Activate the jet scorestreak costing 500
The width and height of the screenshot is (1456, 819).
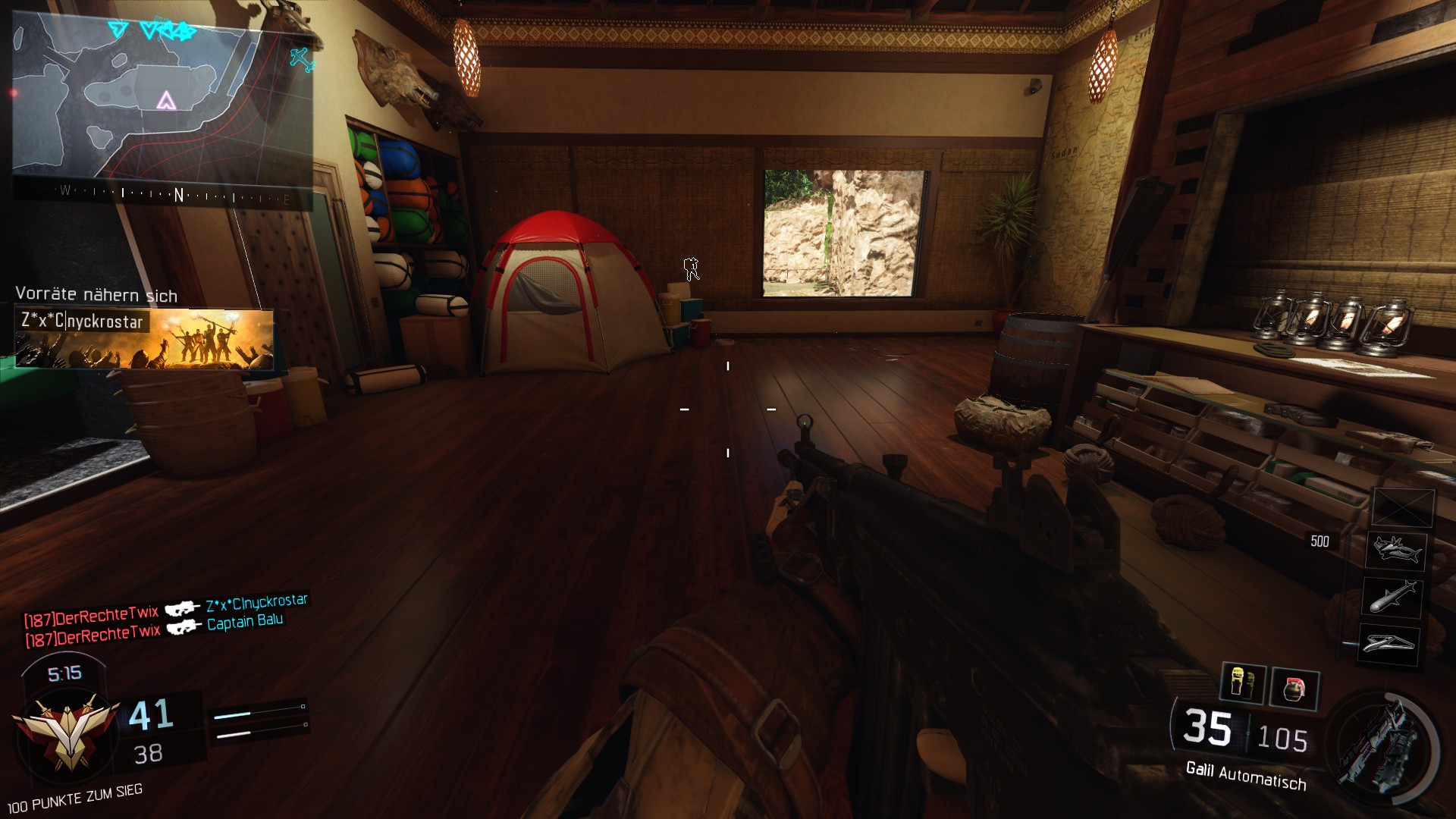pyautogui.click(x=1396, y=549)
